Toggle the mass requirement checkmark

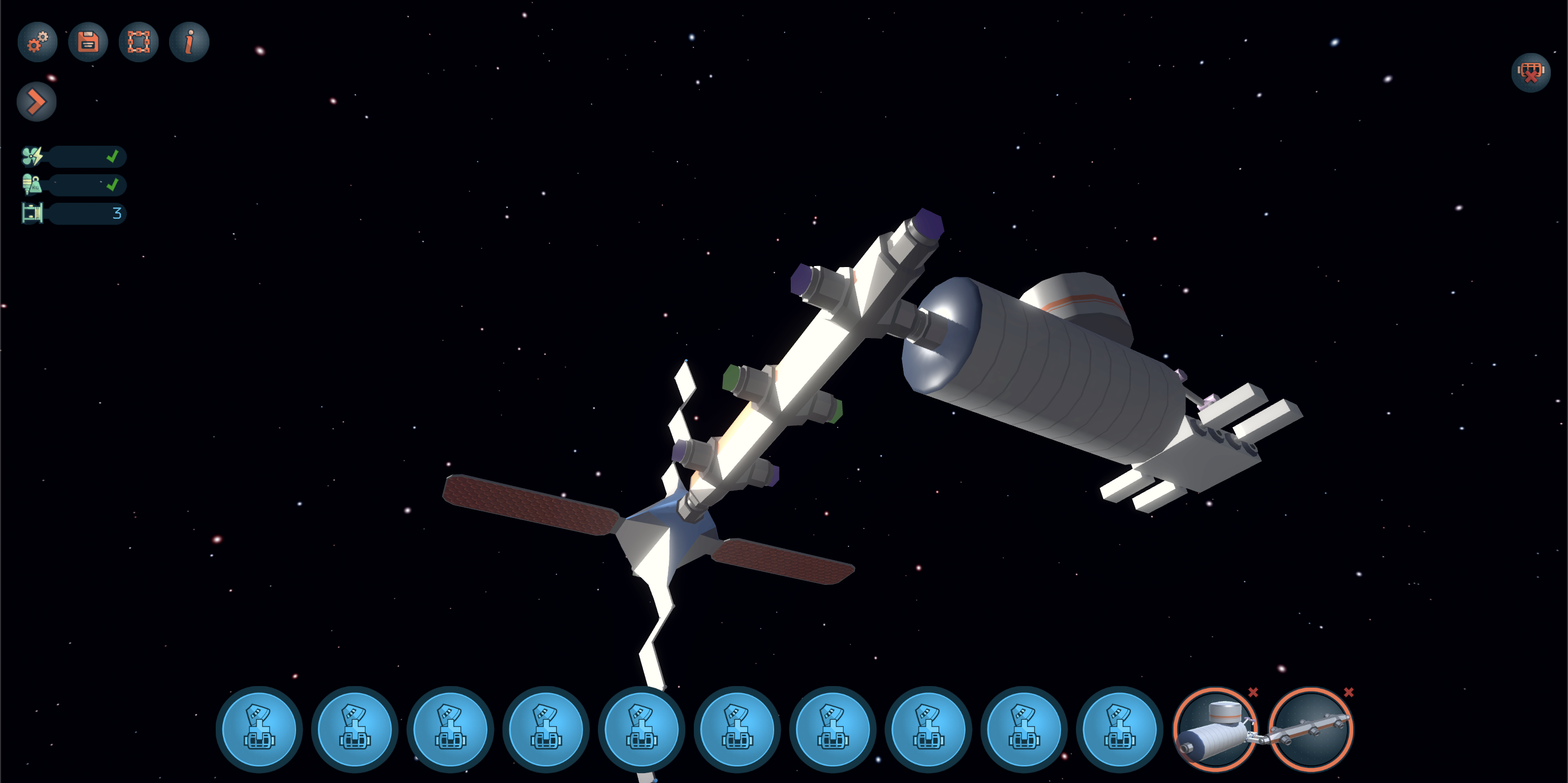coord(113,185)
